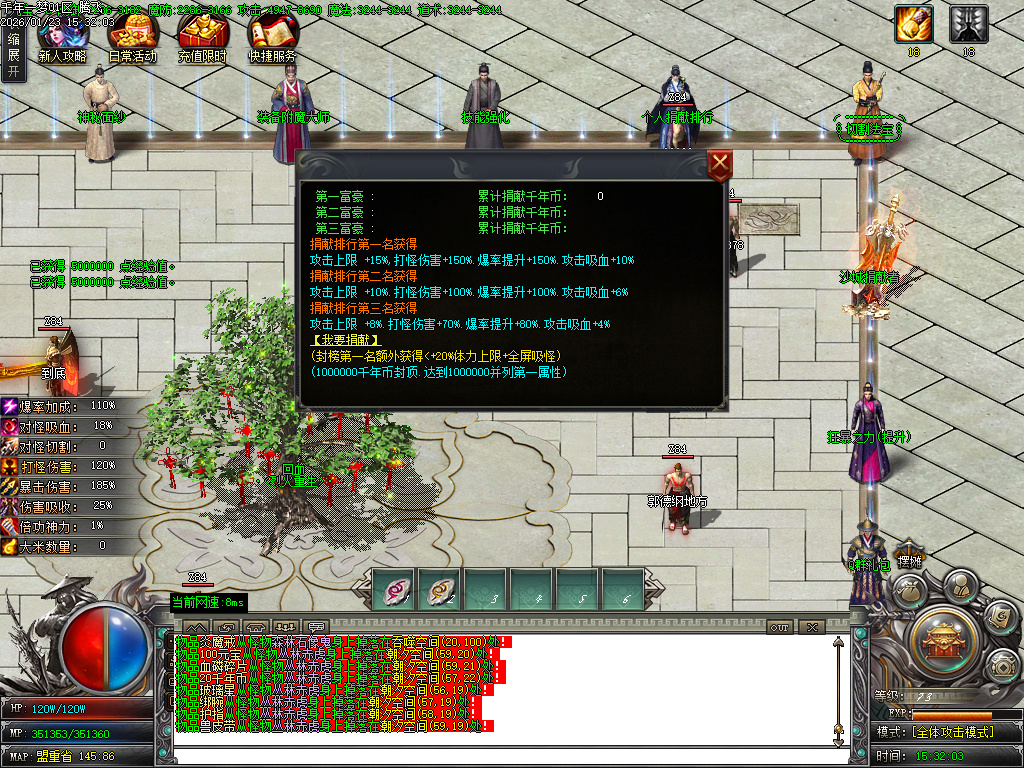Image resolution: width=1024 pixels, height=768 pixels.
Task: Open the 快捷服务 quick service scroll
Action: coord(273,38)
